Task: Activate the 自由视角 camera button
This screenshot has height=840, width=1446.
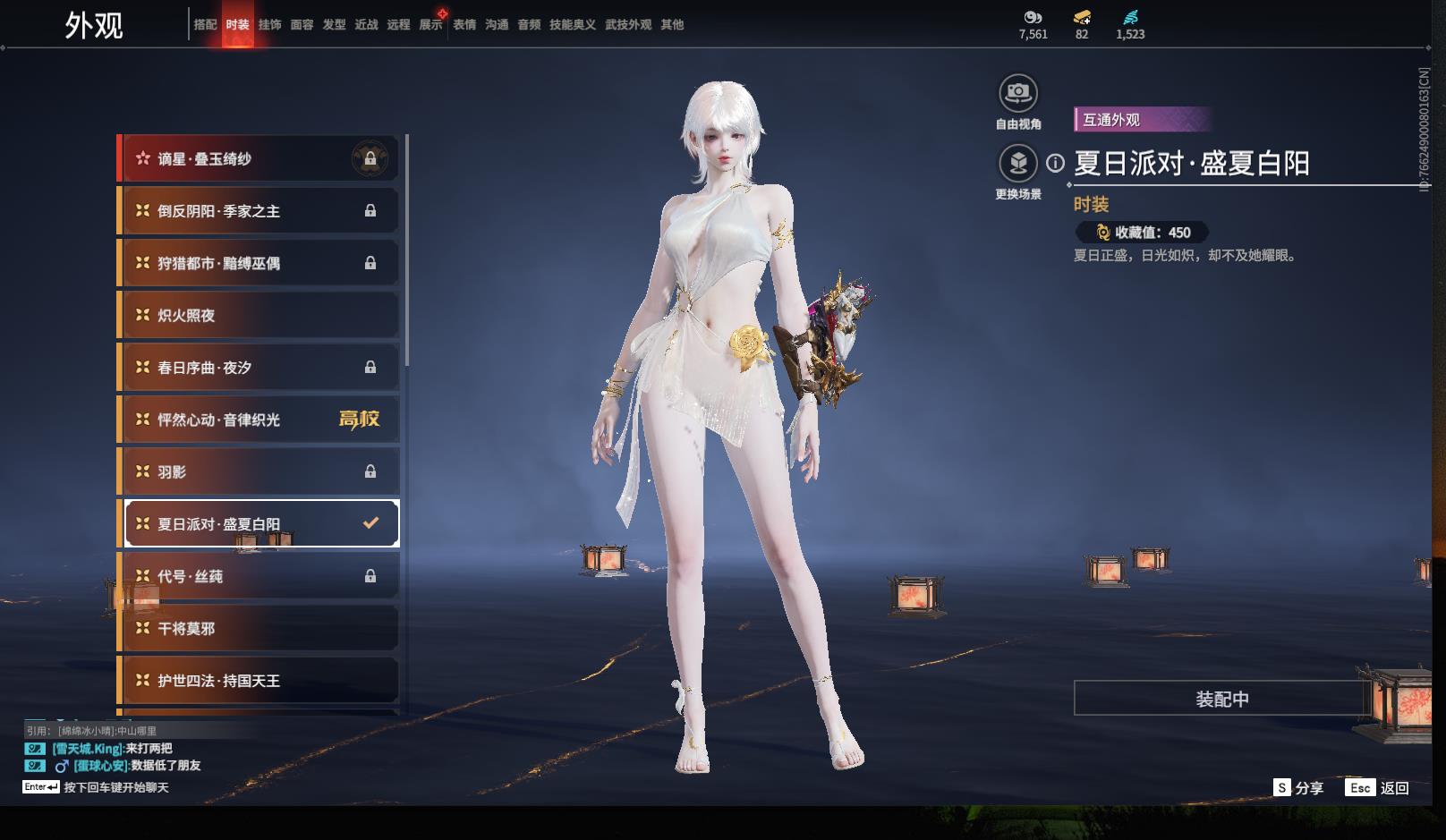Action: (1018, 93)
